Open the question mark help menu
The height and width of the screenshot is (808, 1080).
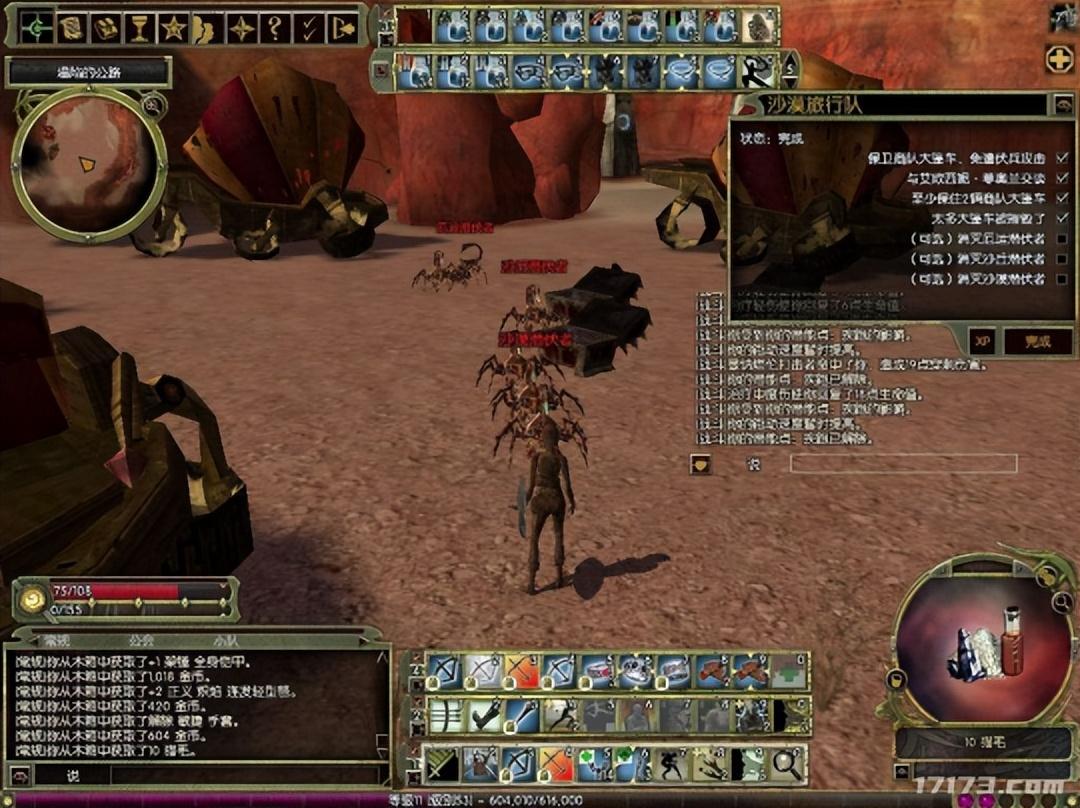(x=274, y=28)
